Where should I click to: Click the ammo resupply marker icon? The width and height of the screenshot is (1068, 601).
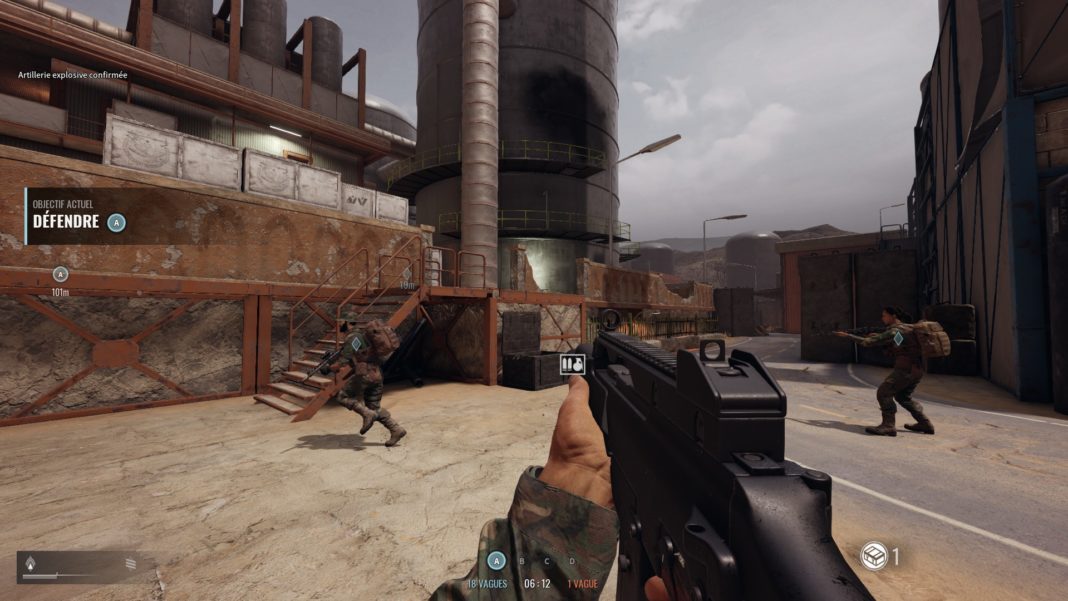(573, 364)
